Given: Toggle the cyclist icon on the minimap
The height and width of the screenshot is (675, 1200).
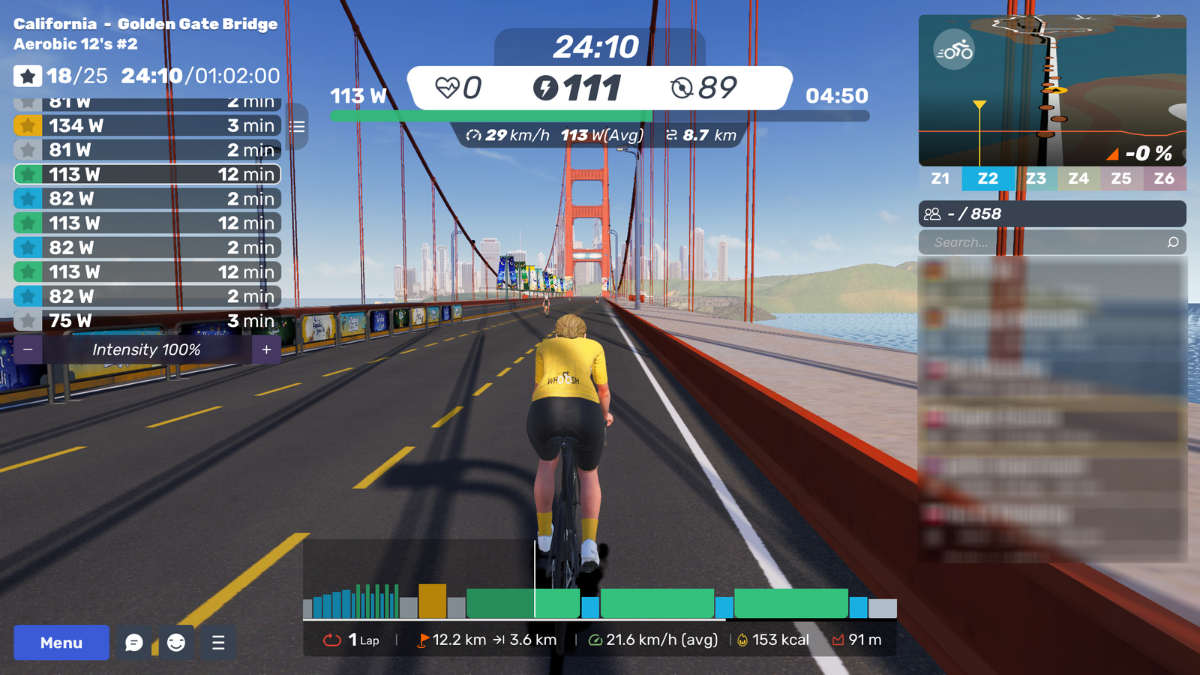Looking at the screenshot, I should pos(954,50).
